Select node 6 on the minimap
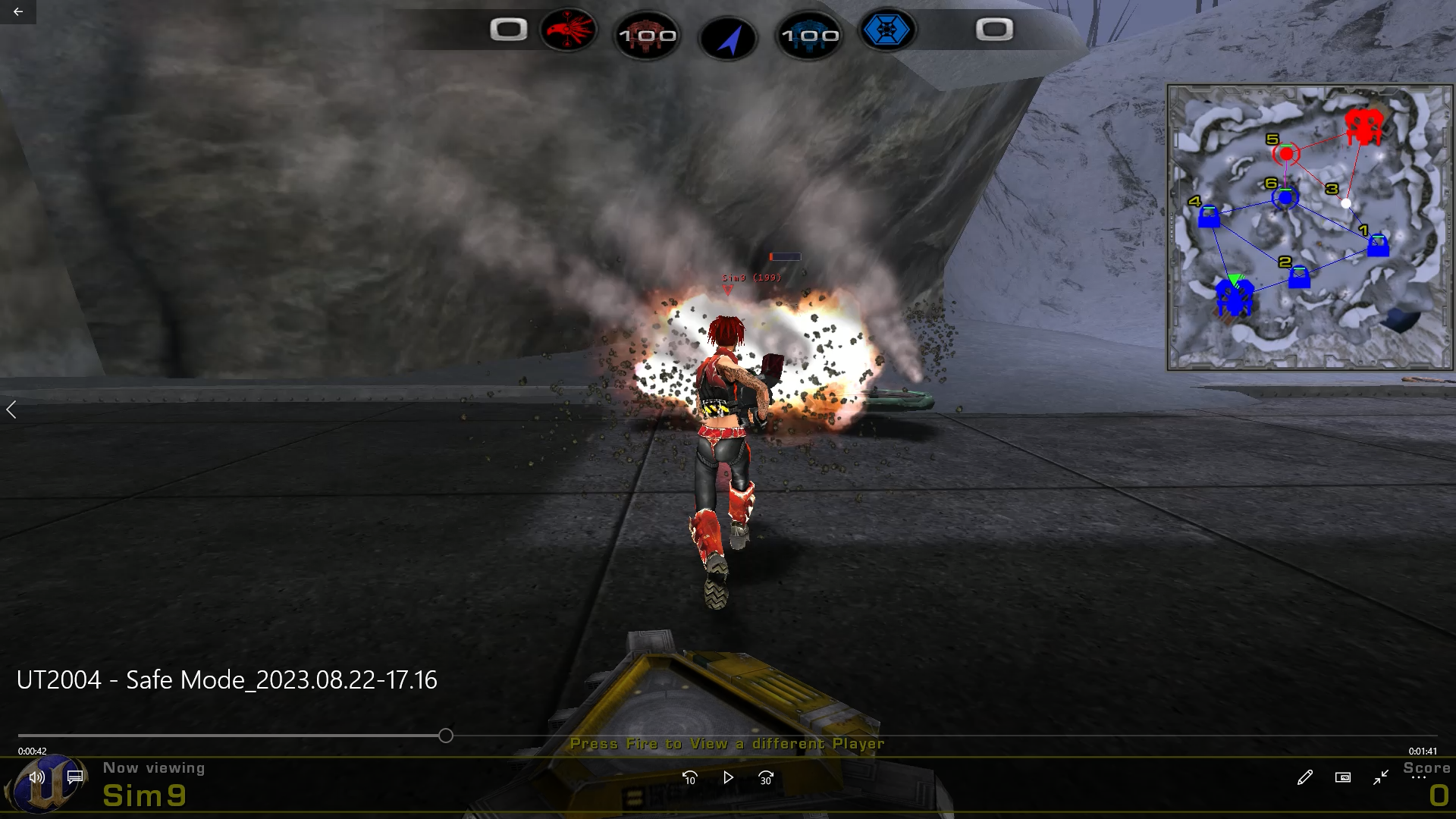Image resolution: width=1456 pixels, height=819 pixels. pos(1285,198)
